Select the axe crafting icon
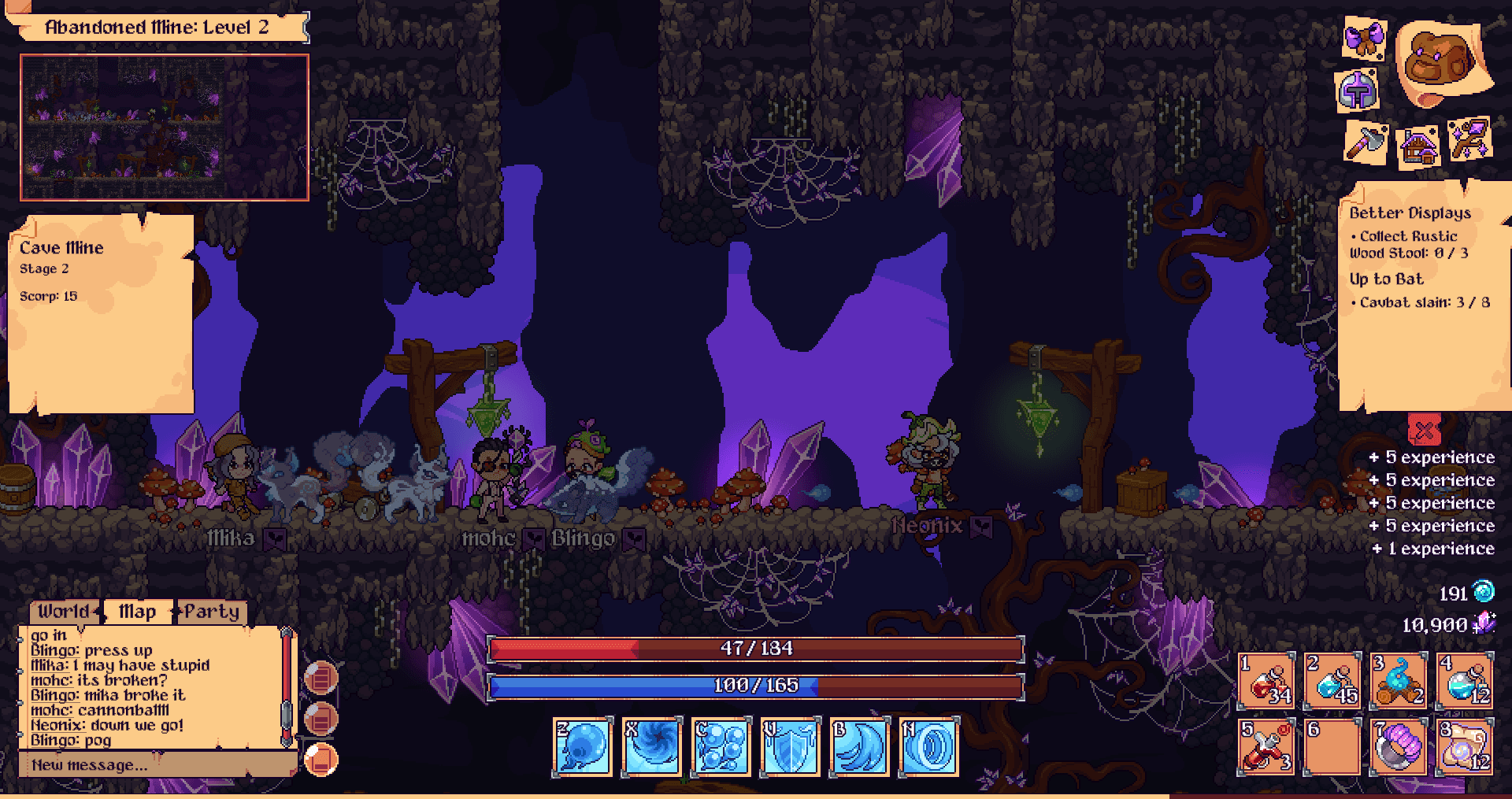1512x799 pixels. tap(1365, 142)
